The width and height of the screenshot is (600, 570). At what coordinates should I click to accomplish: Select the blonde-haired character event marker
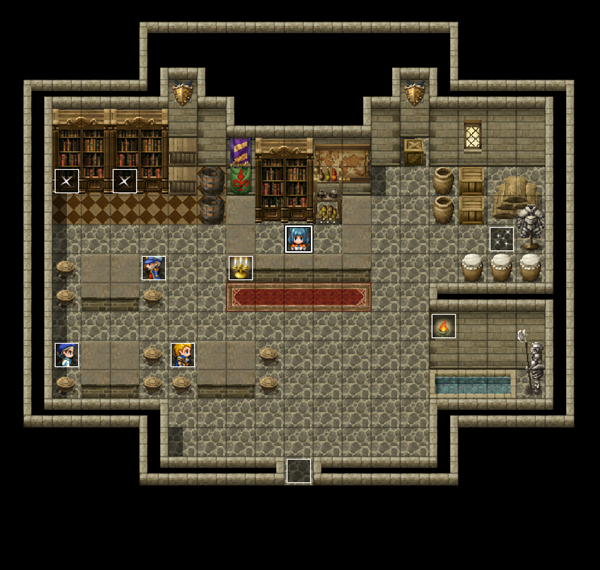tap(182, 354)
